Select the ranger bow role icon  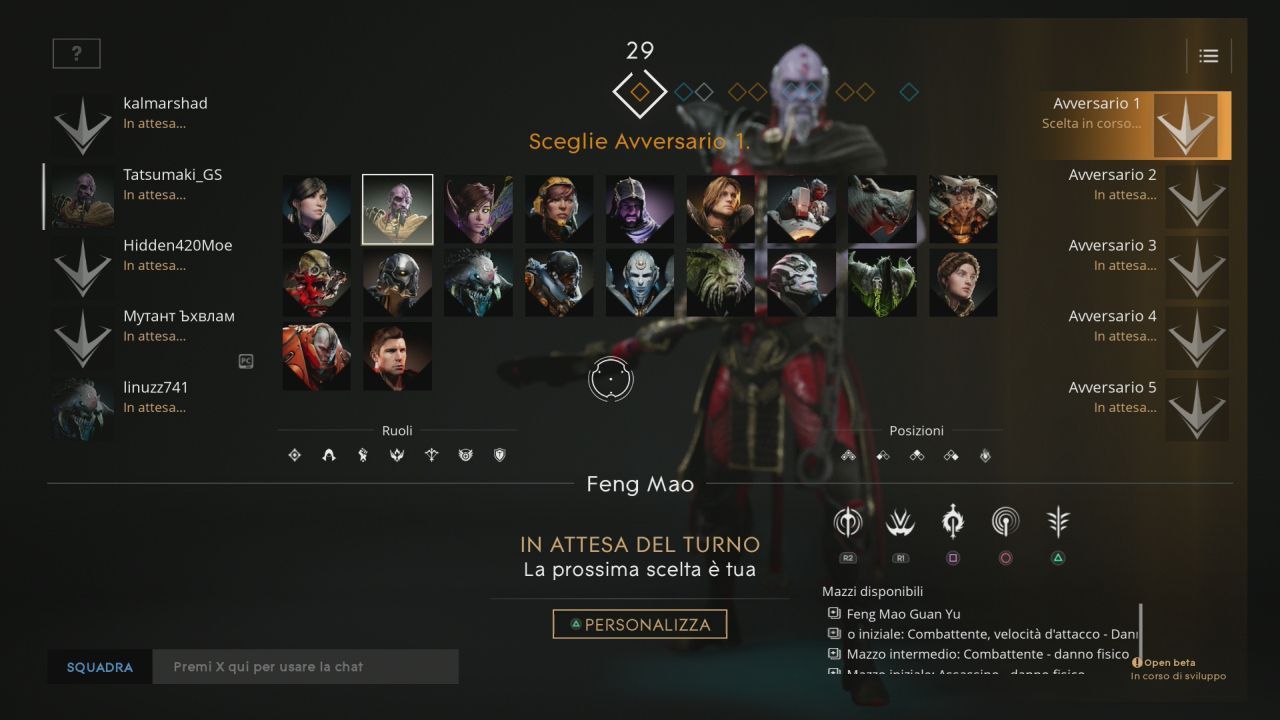click(x=432, y=455)
